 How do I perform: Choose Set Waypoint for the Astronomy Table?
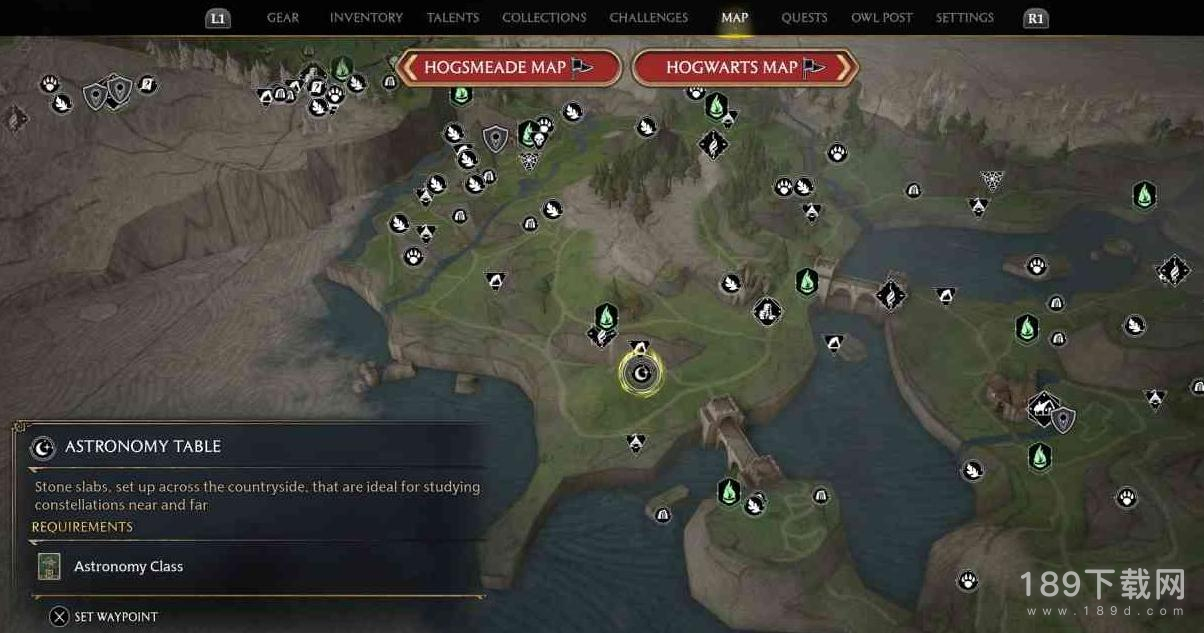(x=105, y=617)
